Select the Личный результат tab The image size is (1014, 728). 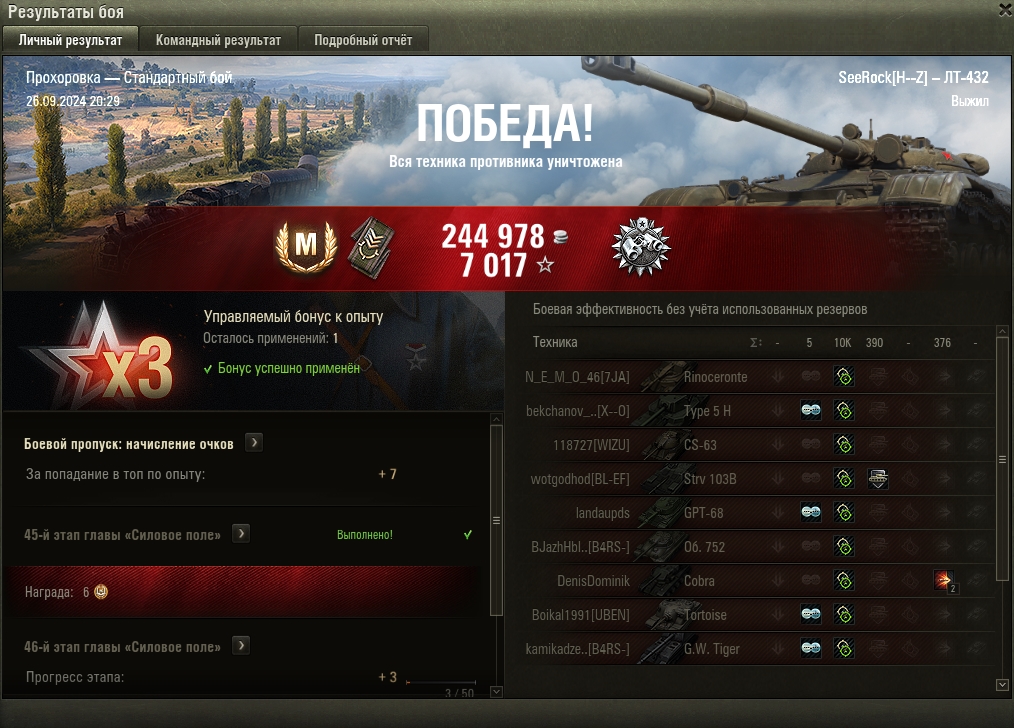pyautogui.click(x=70, y=40)
